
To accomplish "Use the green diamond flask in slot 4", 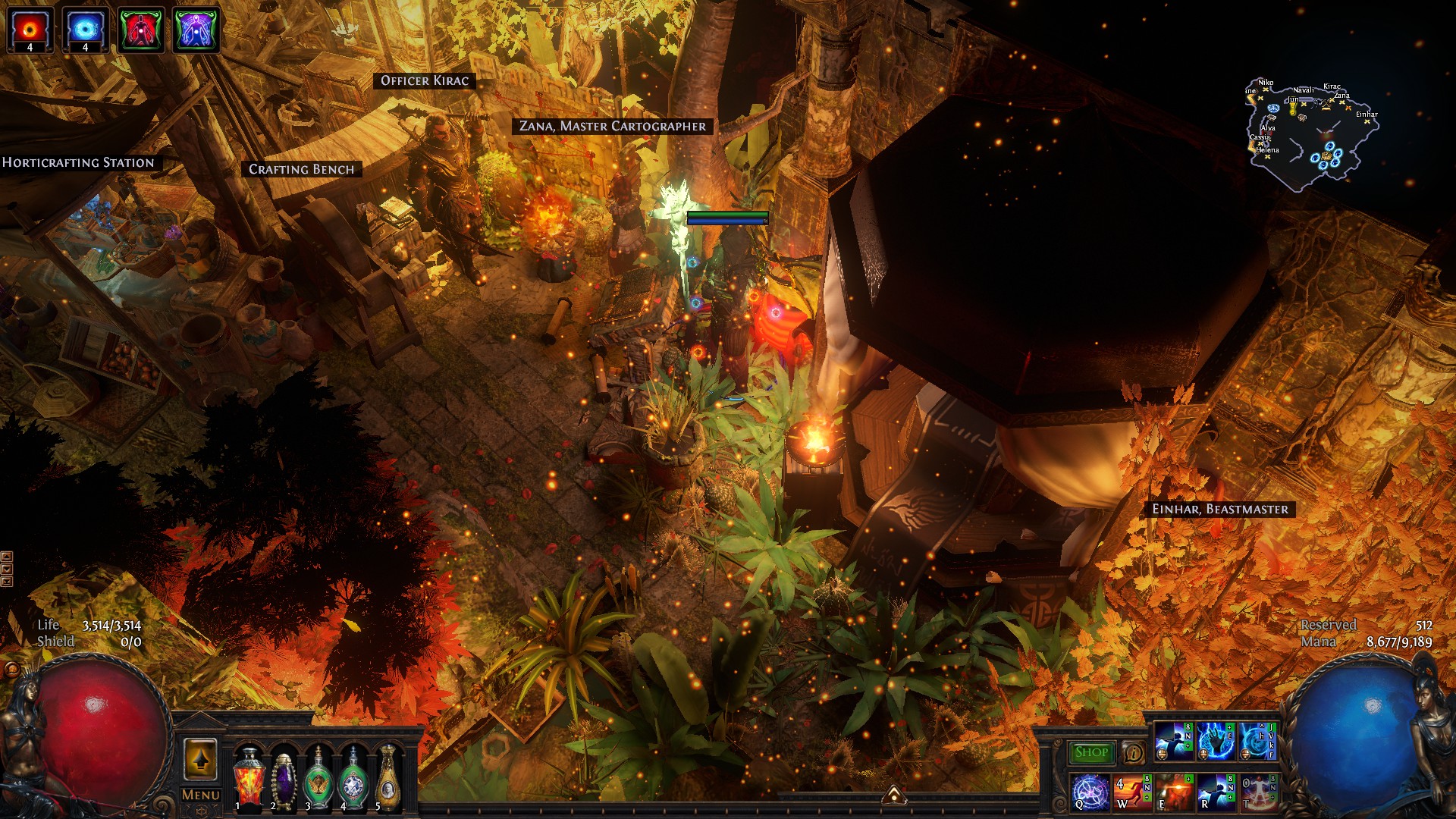I will (x=353, y=777).
